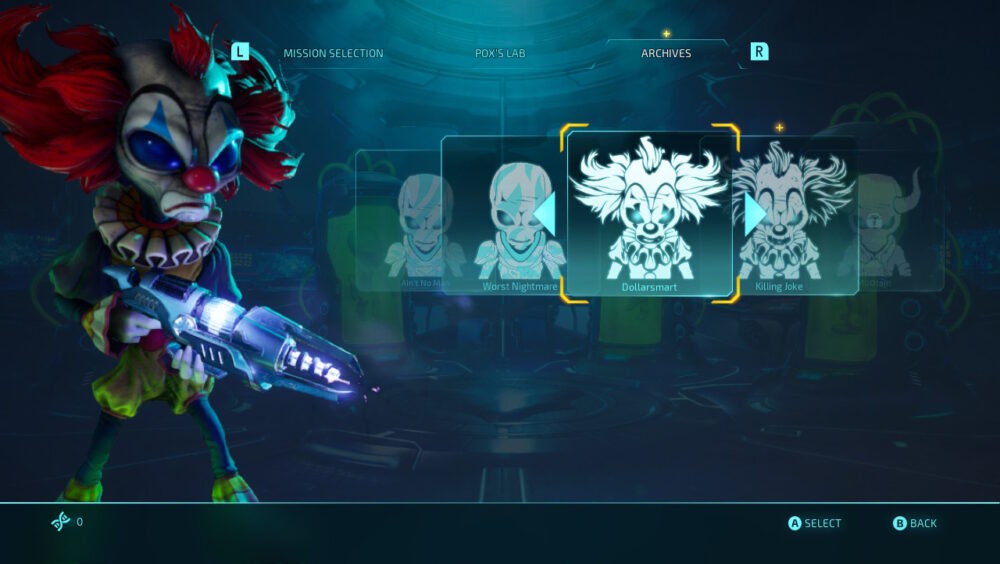
Task: Choose the Dollarsmart clown skin card
Action: (x=650, y=213)
